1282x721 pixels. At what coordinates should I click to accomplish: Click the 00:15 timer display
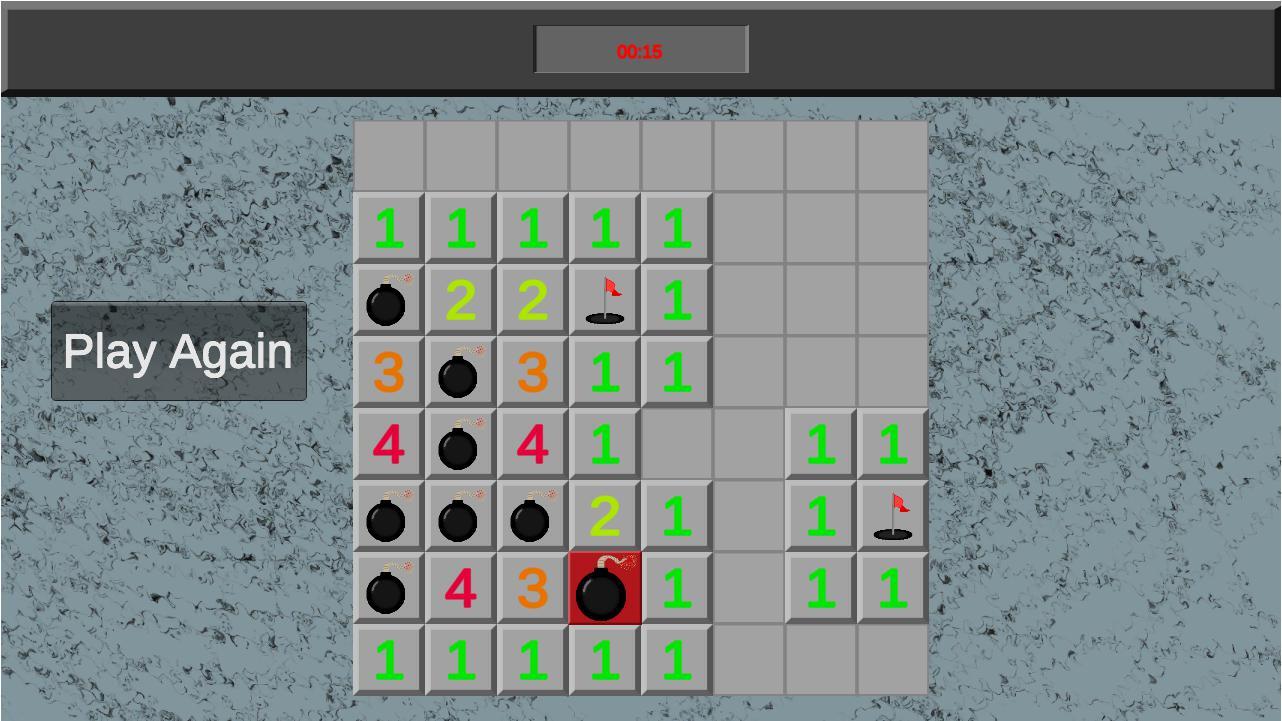641,49
